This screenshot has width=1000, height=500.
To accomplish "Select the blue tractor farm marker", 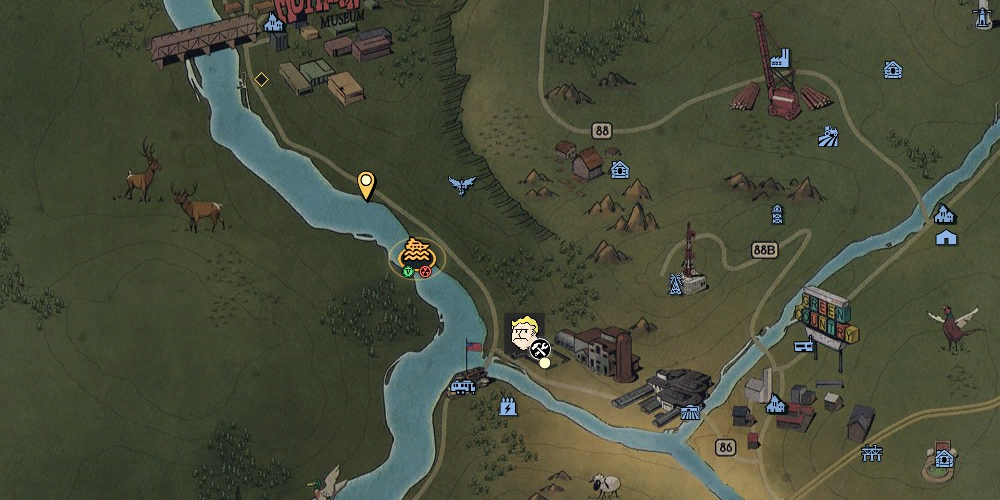I will point(827,134).
